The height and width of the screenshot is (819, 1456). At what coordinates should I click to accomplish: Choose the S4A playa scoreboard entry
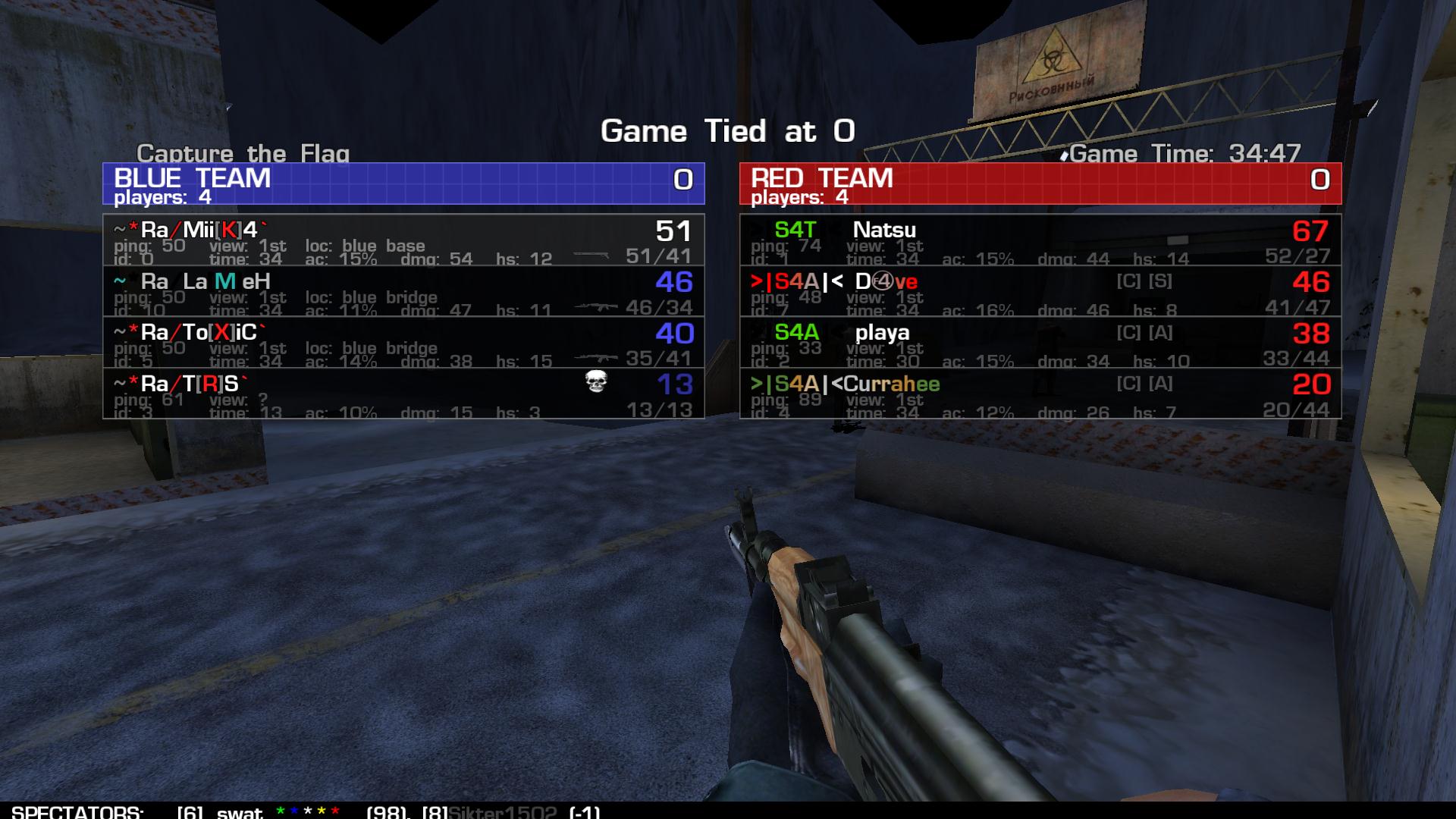(1040, 342)
